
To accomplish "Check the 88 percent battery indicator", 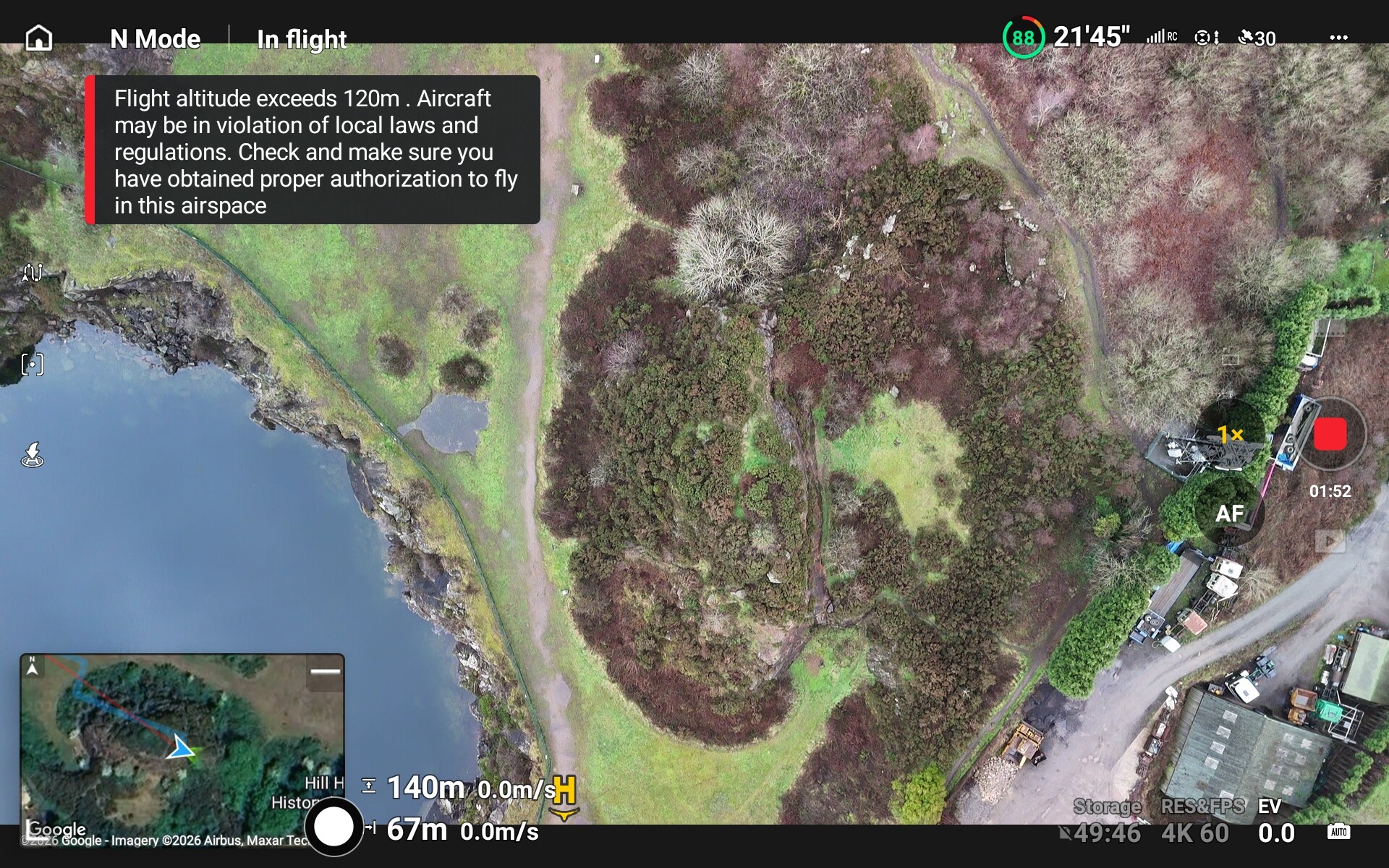I will click(1022, 38).
